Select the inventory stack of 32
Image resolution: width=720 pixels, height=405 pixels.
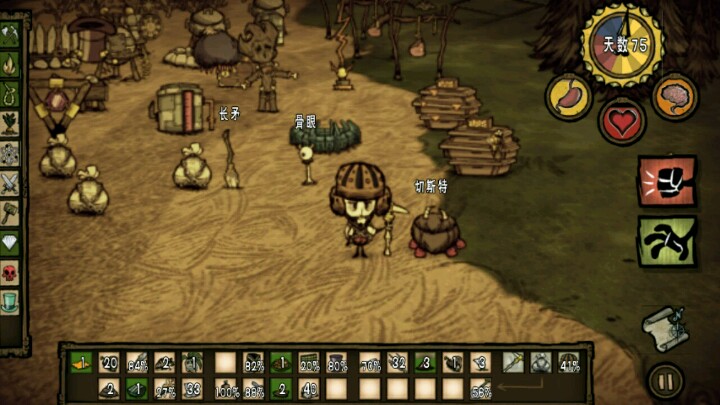click(397, 362)
